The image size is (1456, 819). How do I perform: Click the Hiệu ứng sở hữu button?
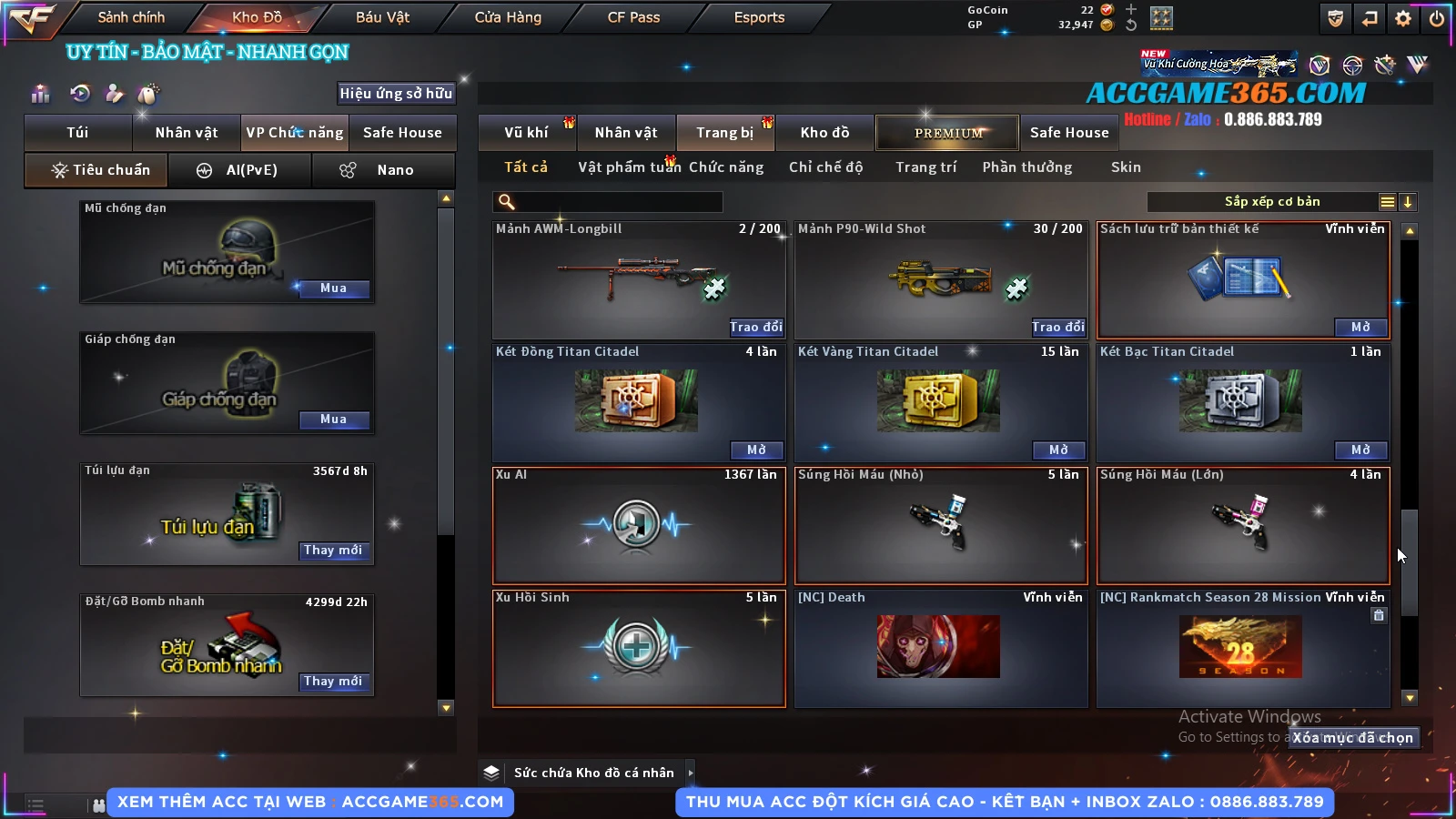click(396, 94)
